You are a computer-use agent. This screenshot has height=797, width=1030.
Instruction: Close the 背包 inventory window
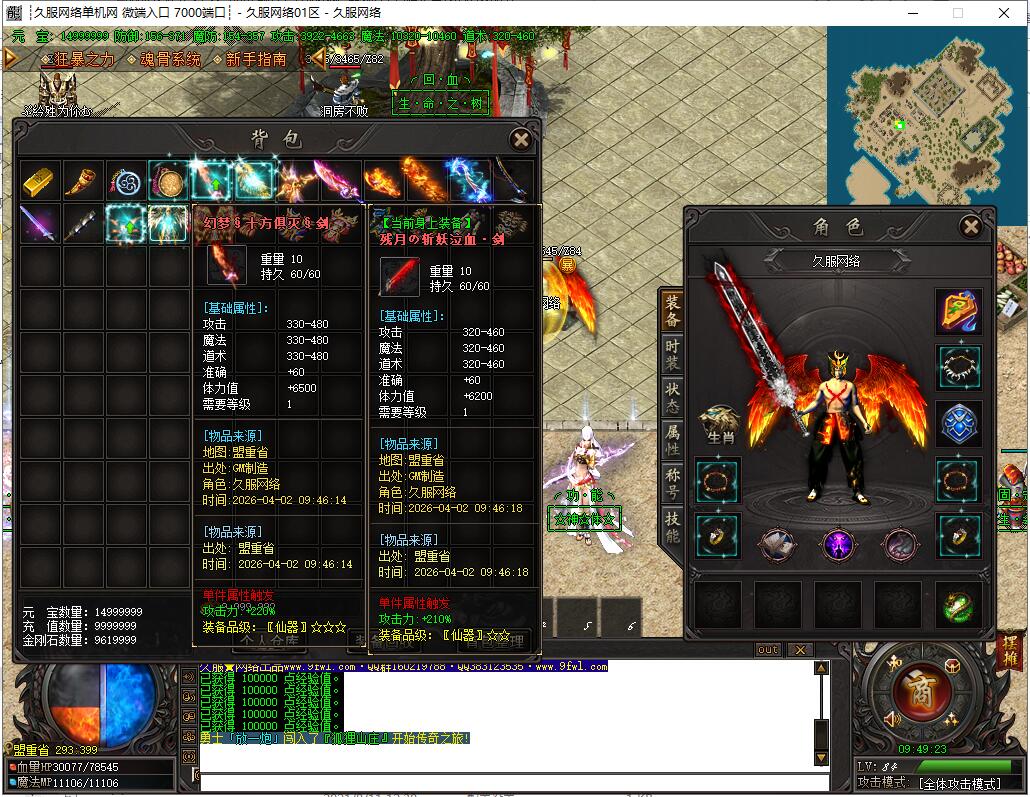(x=520, y=139)
